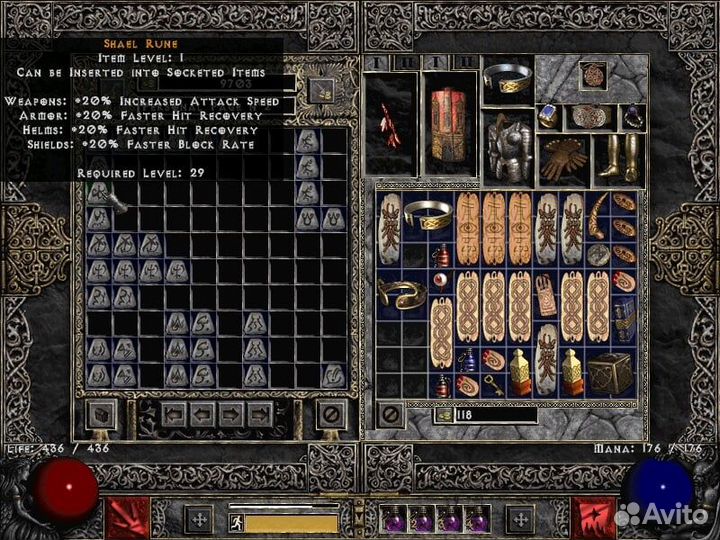
Task: Select the equipped leather gloves
Action: [564, 160]
